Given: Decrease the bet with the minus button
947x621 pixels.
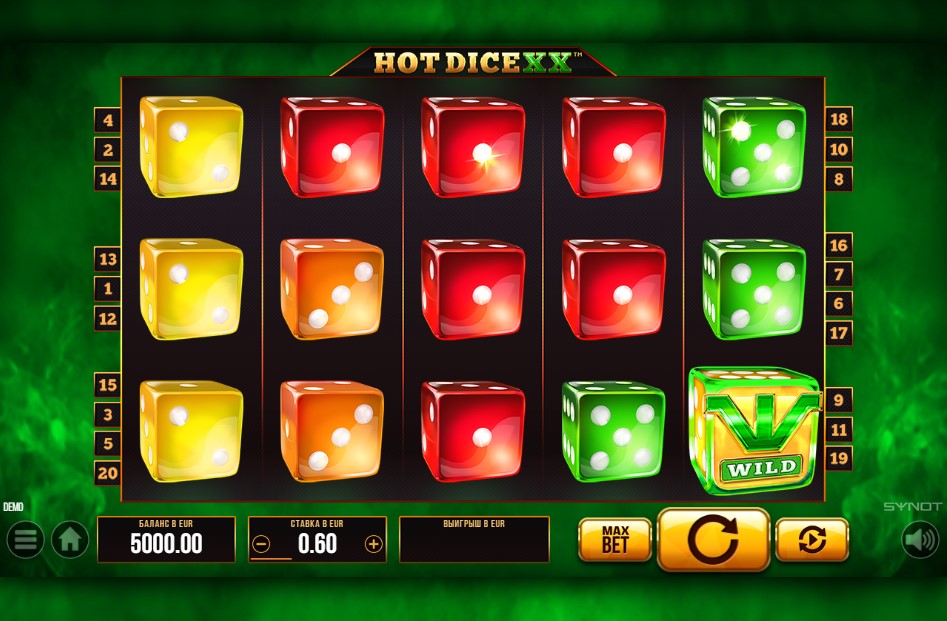Looking at the screenshot, I should pyautogui.click(x=261, y=544).
